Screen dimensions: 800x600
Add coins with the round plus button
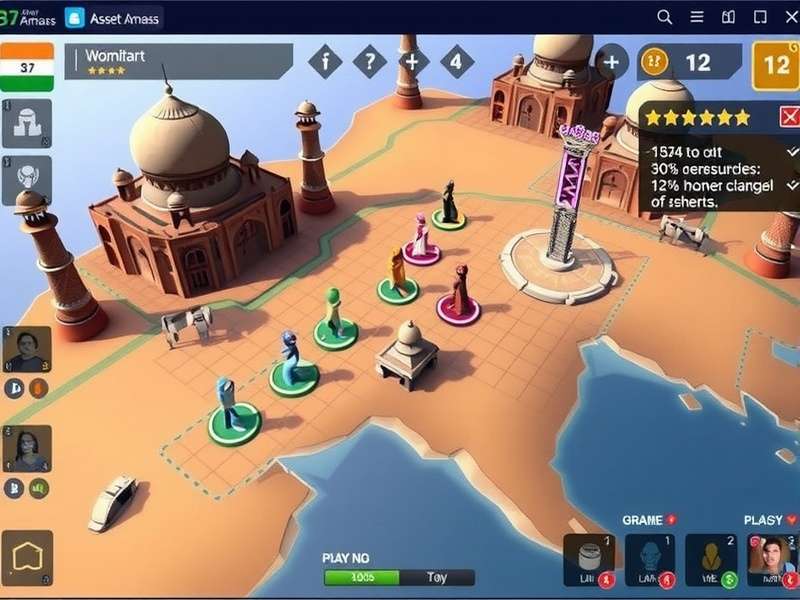pyautogui.click(x=611, y=62)
